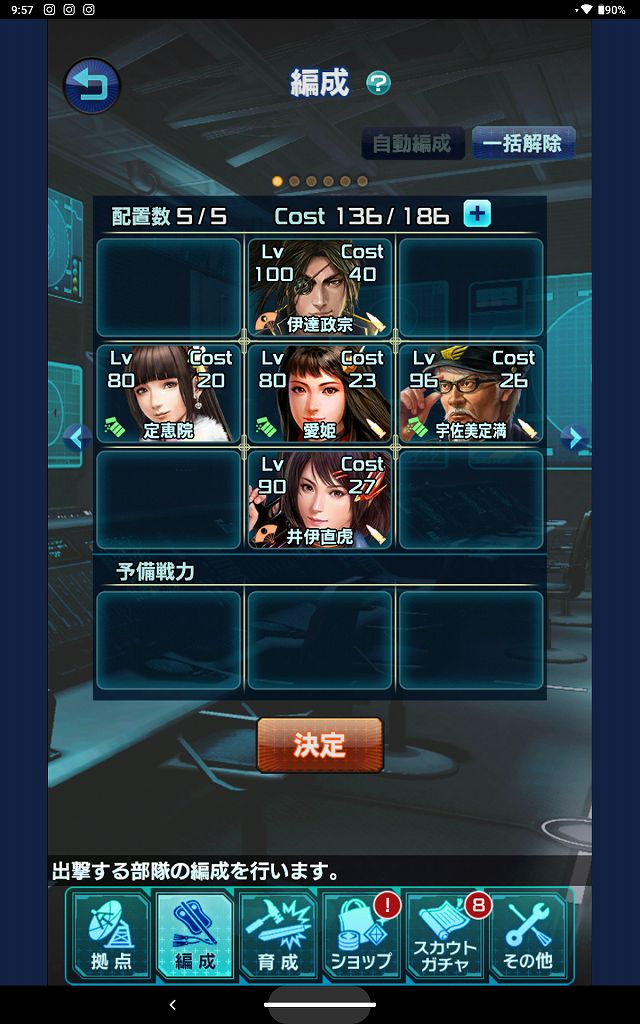Increase cost limit with the plus button
The image size is (640, 1024).
(477, 214)
